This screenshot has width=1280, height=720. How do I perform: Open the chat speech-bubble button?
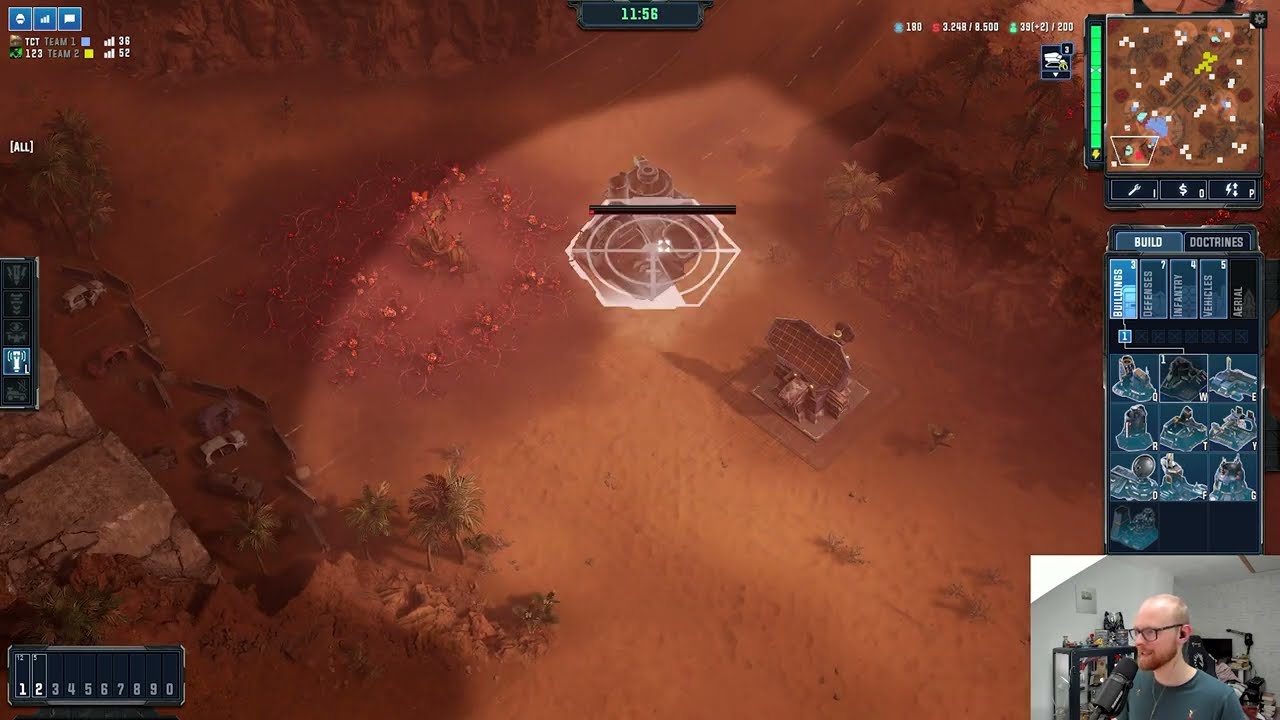click(69, 19)
